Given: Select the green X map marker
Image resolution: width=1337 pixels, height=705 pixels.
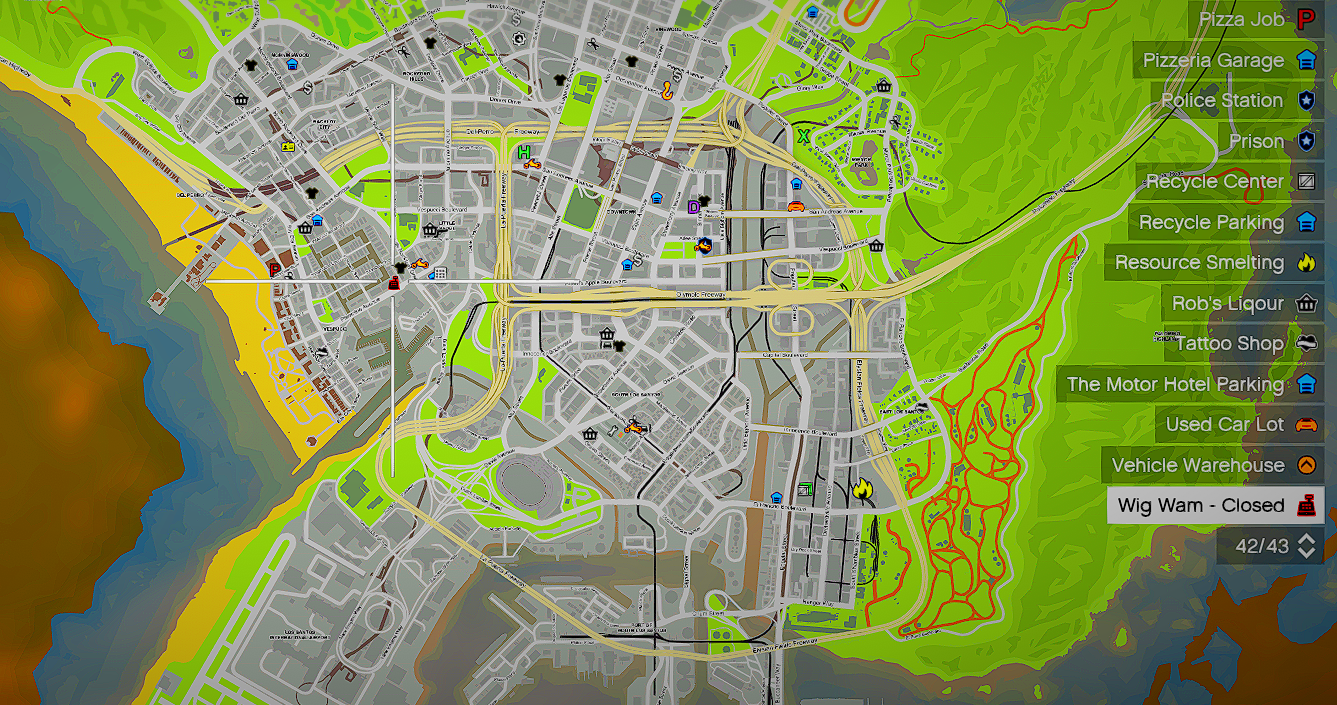Looking at the screenshot, I should coord(803,134).
